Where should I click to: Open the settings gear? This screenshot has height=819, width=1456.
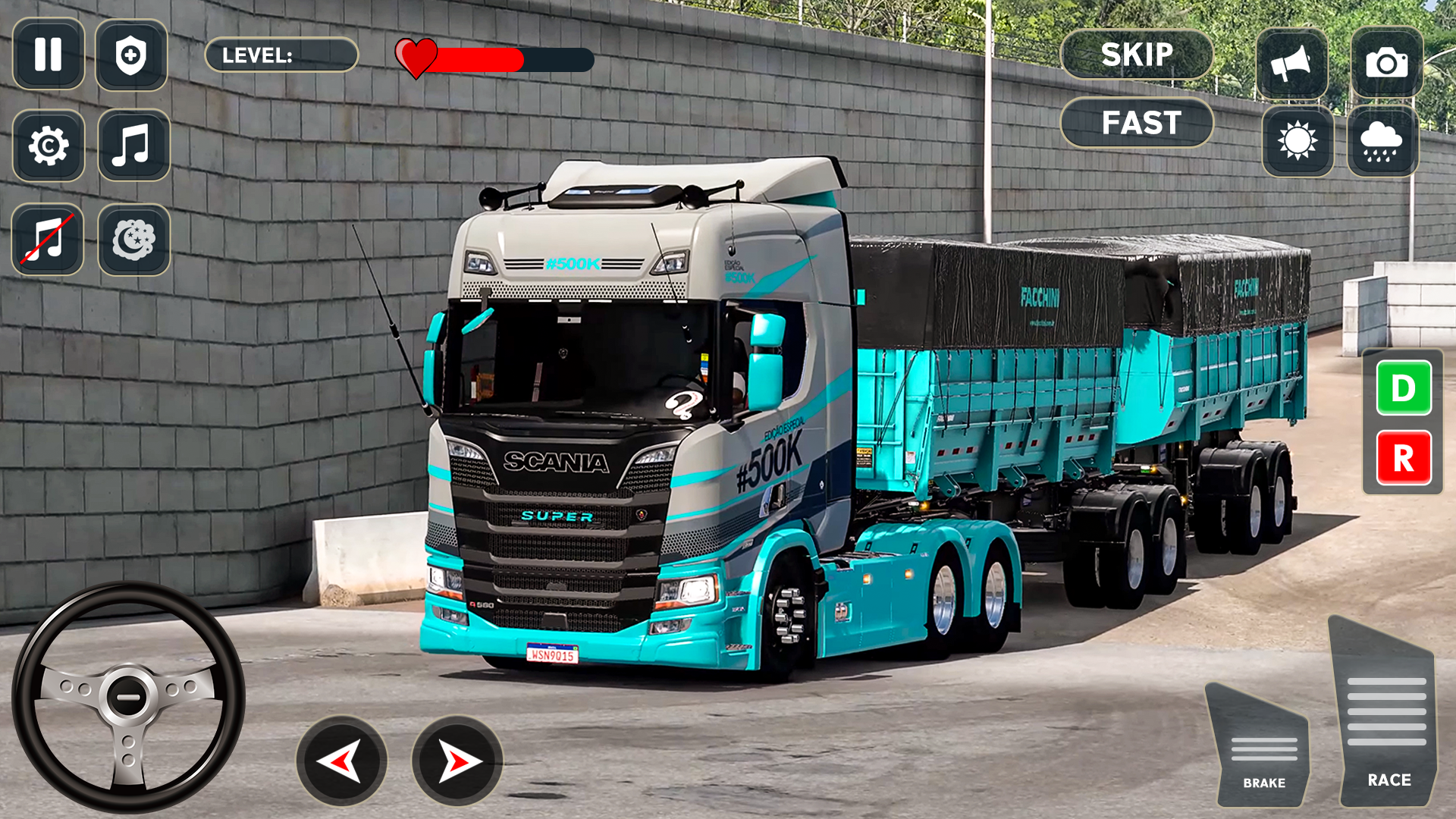point(48,146)
